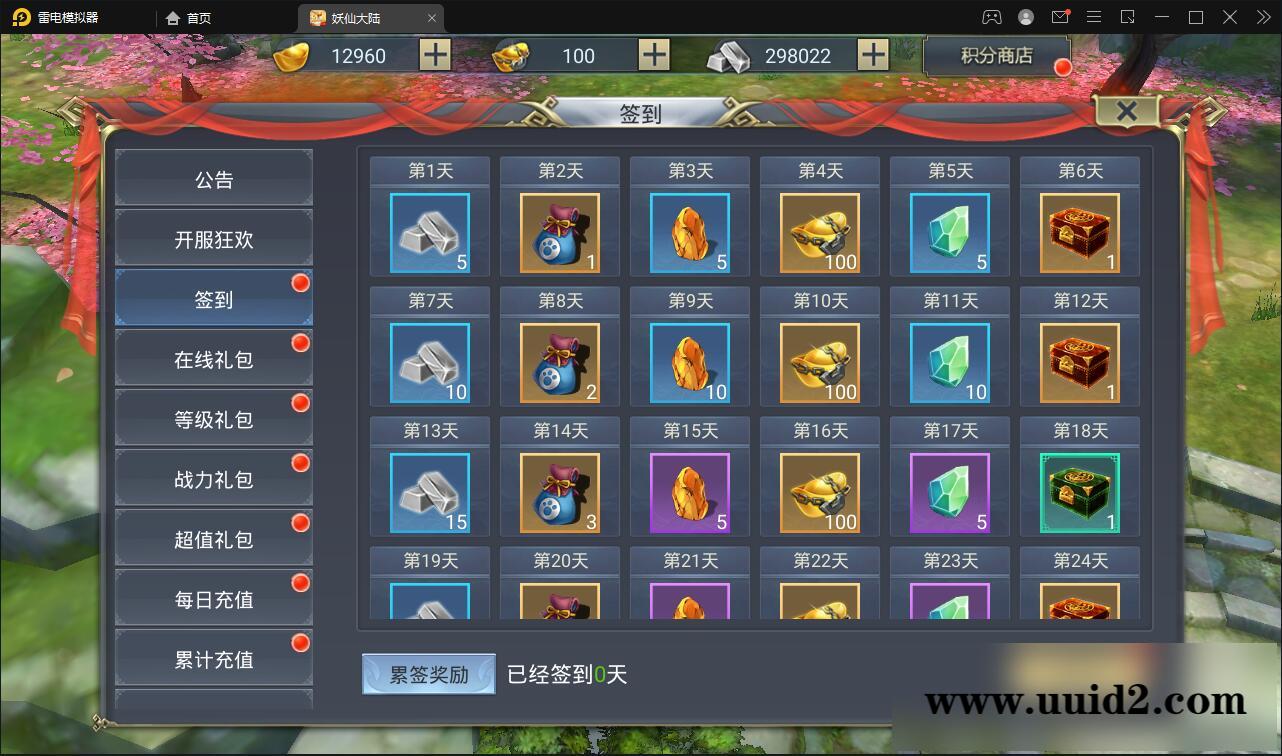Select the Day 15 purple egg reward

pyautogui.click(x=689, y=492)
